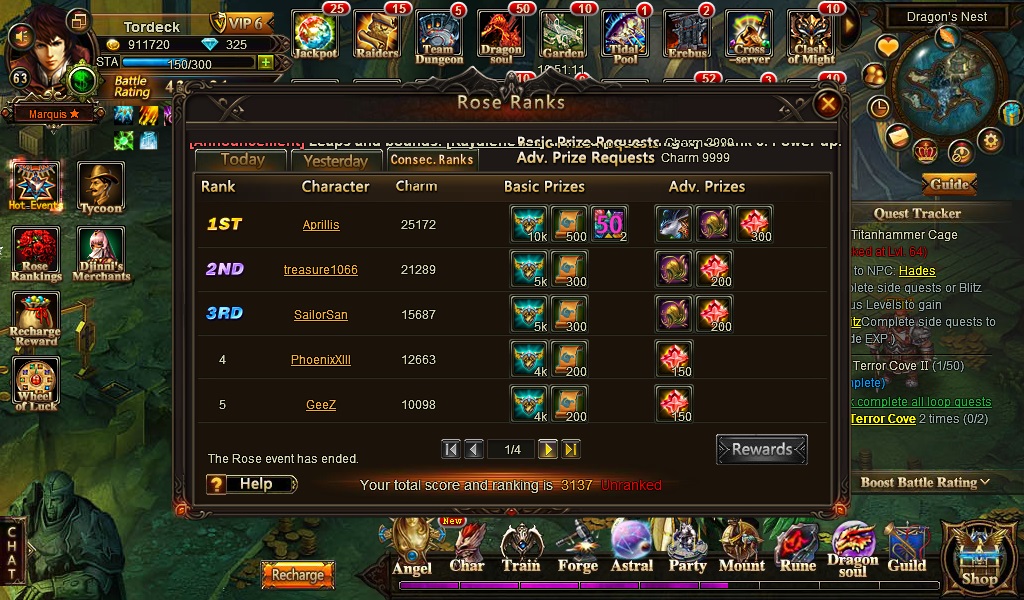Select player treasure1066 in the rankings
The height and width of the screenshot is (600, 1024).
321,270
